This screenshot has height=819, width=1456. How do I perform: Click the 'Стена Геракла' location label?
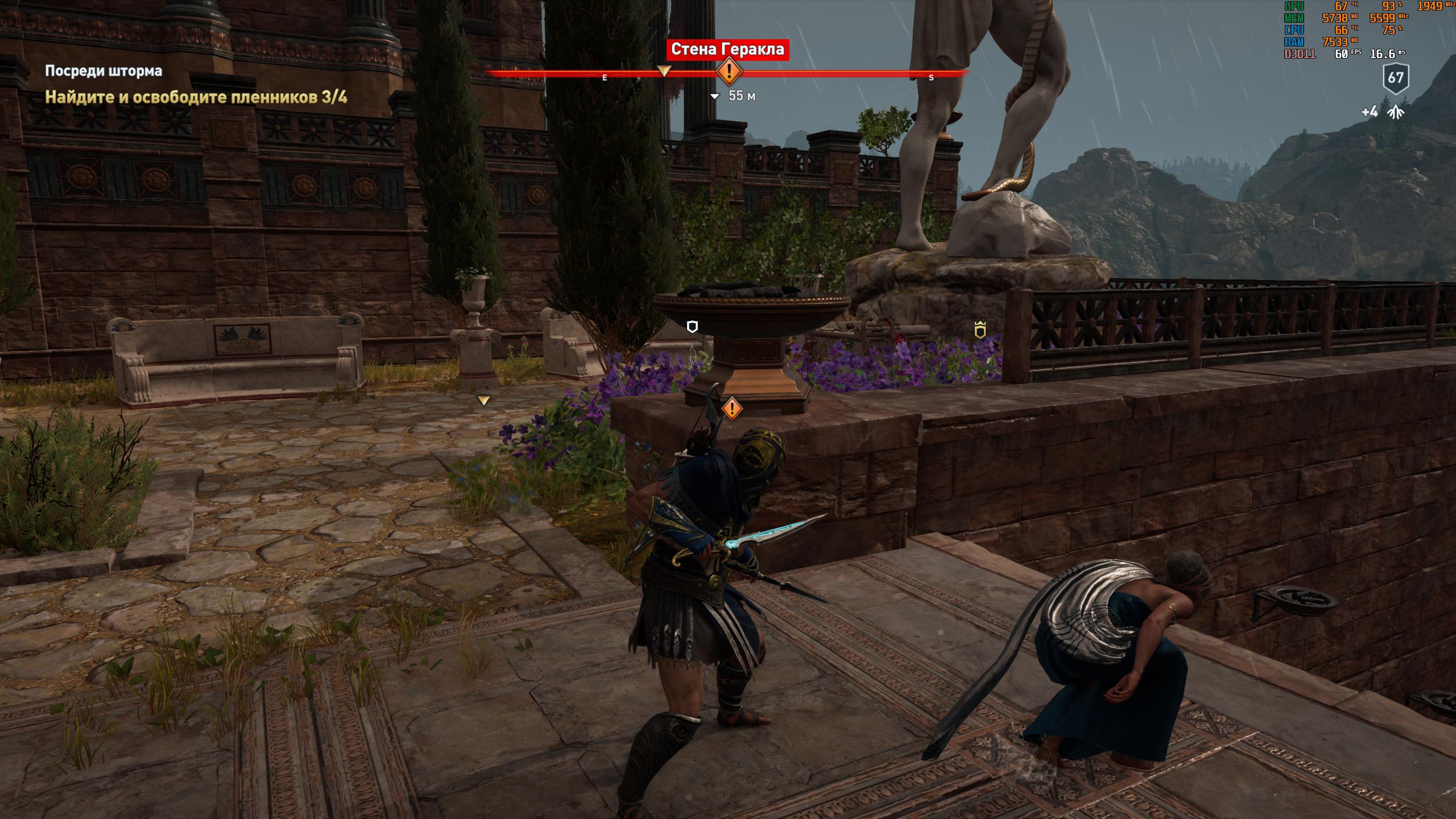[x=727, y=49]
